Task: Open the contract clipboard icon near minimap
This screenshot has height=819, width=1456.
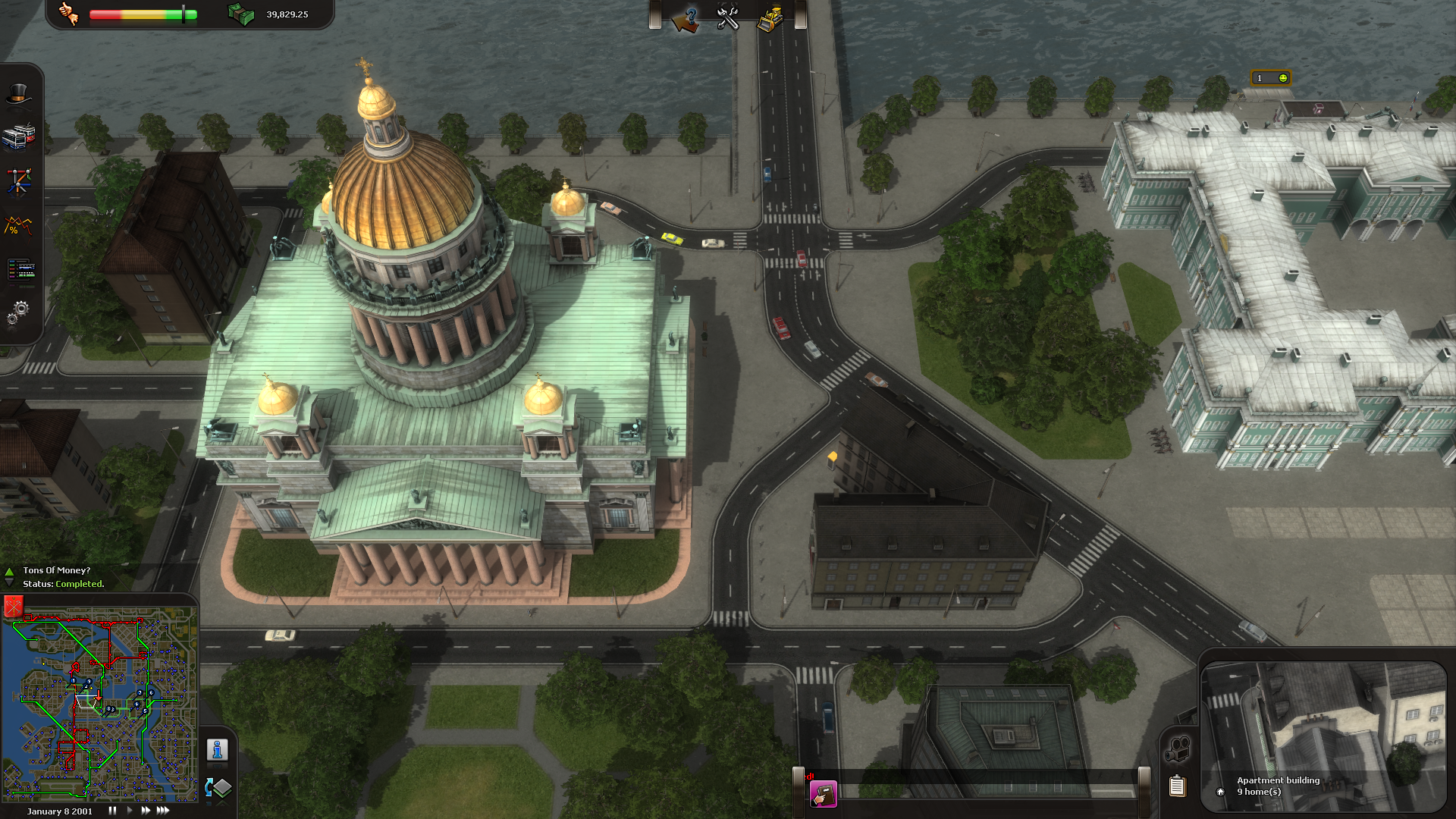Action: click(x=1178, y=787)
